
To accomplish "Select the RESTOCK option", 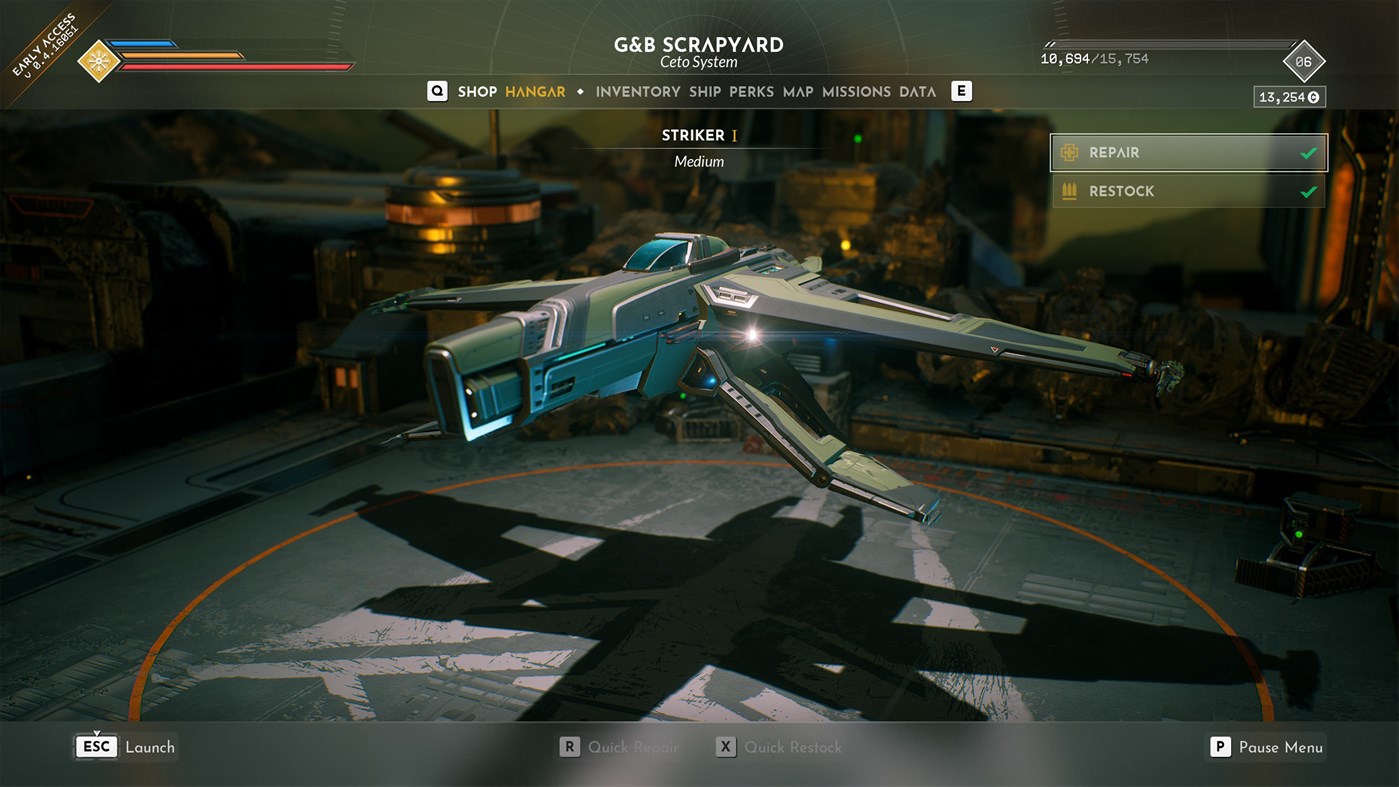I will click(1150, 190).
